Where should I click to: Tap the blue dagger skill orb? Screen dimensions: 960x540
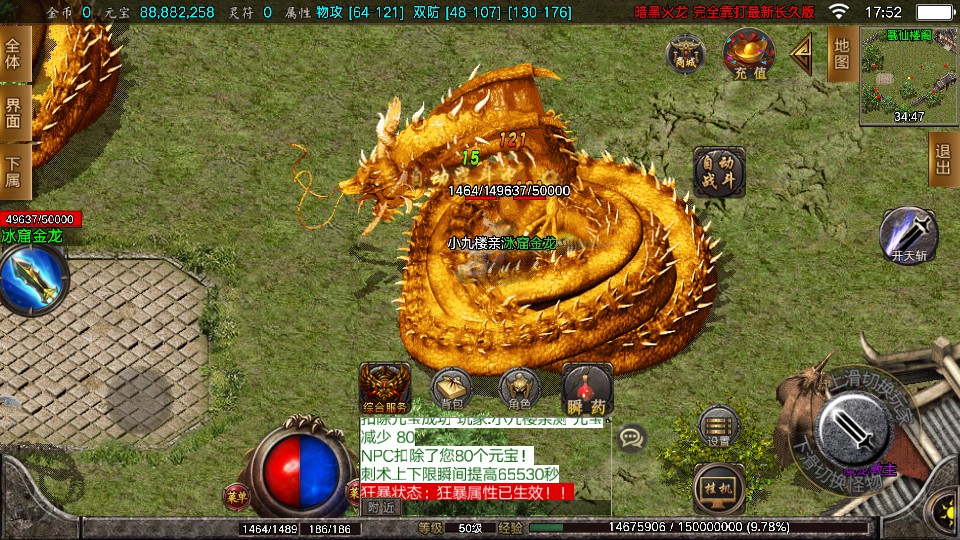coord(31,278)
